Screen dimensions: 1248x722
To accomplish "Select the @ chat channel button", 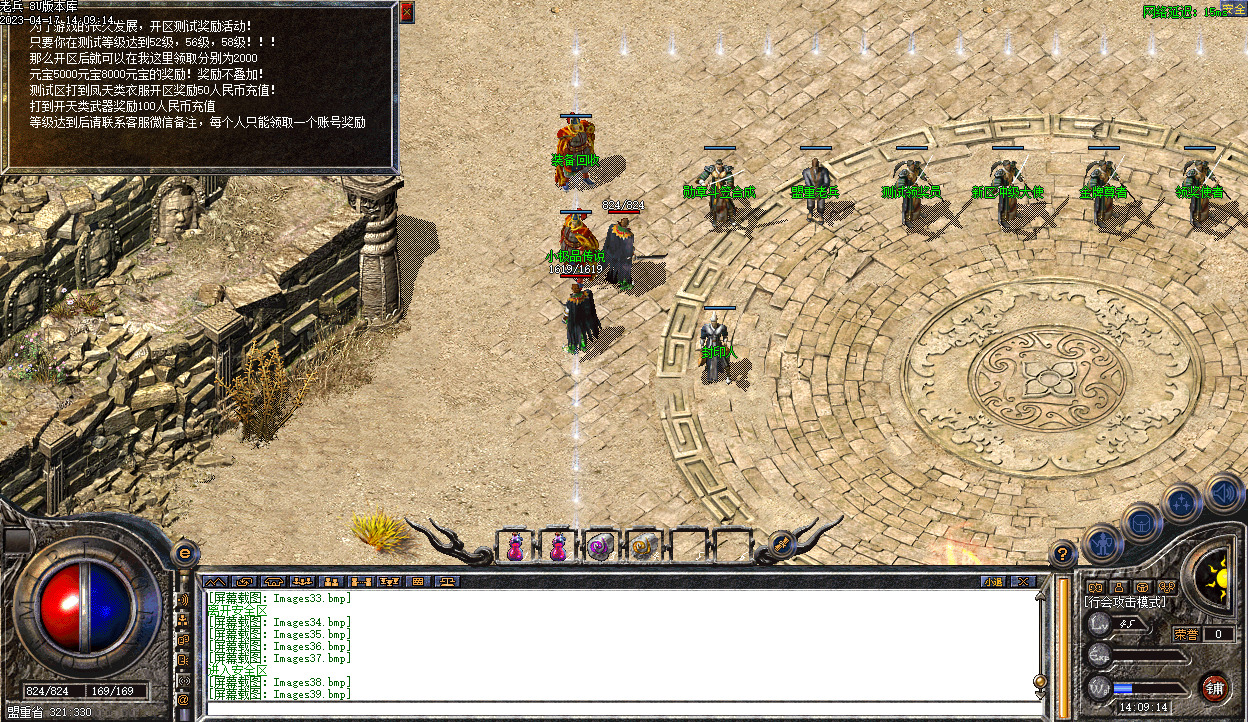I will (183, 701).
